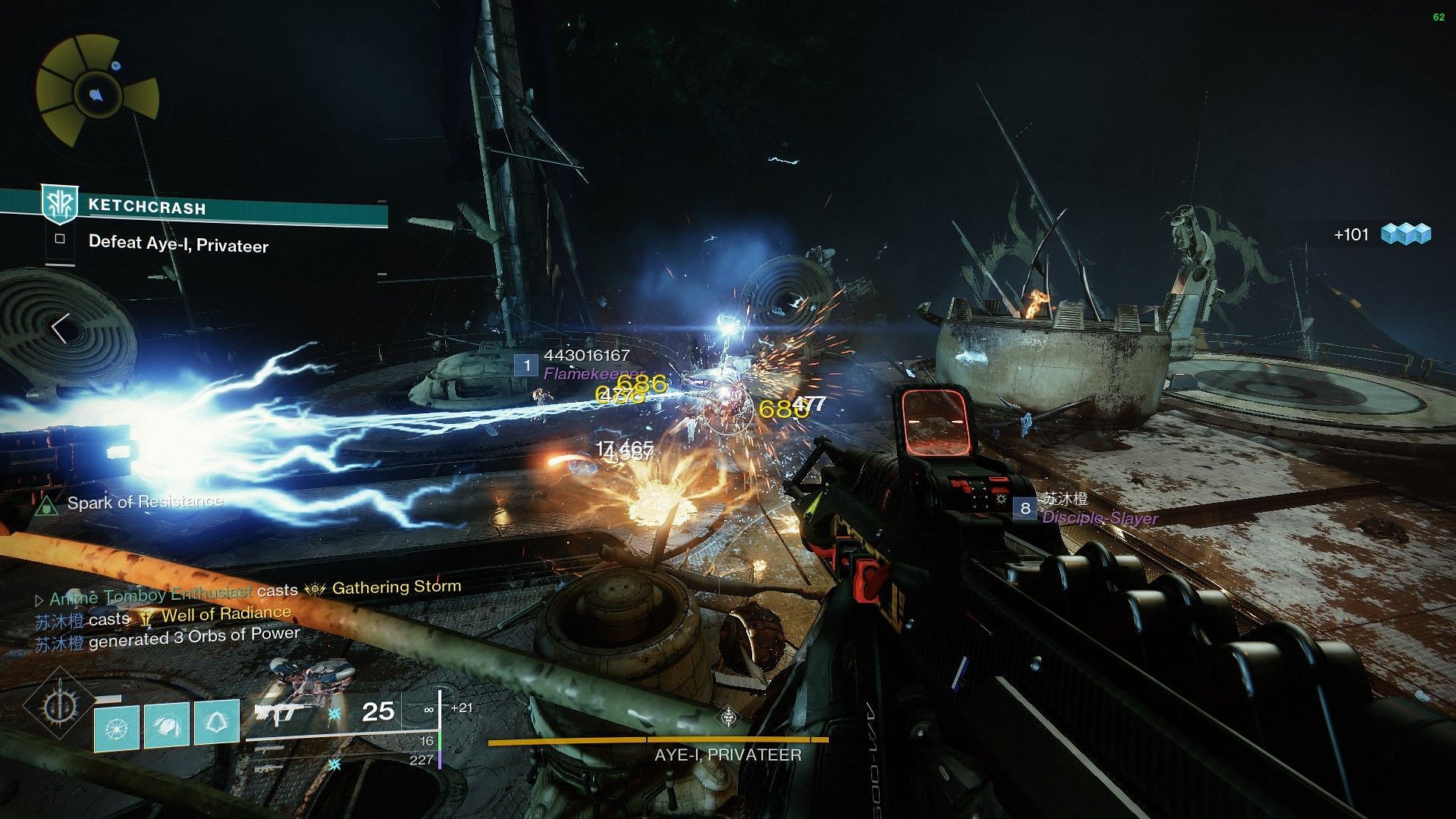Trigger the melee fist ability icon

[166, 725]
